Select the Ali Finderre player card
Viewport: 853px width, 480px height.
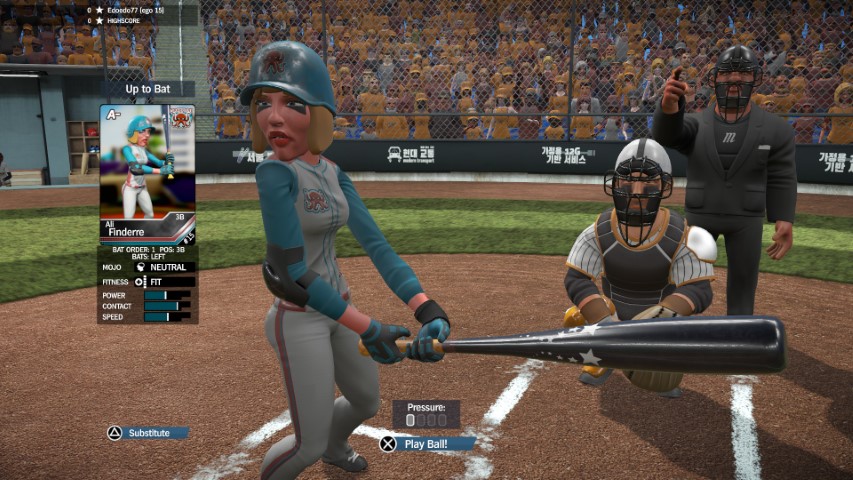tap(148, 174)
